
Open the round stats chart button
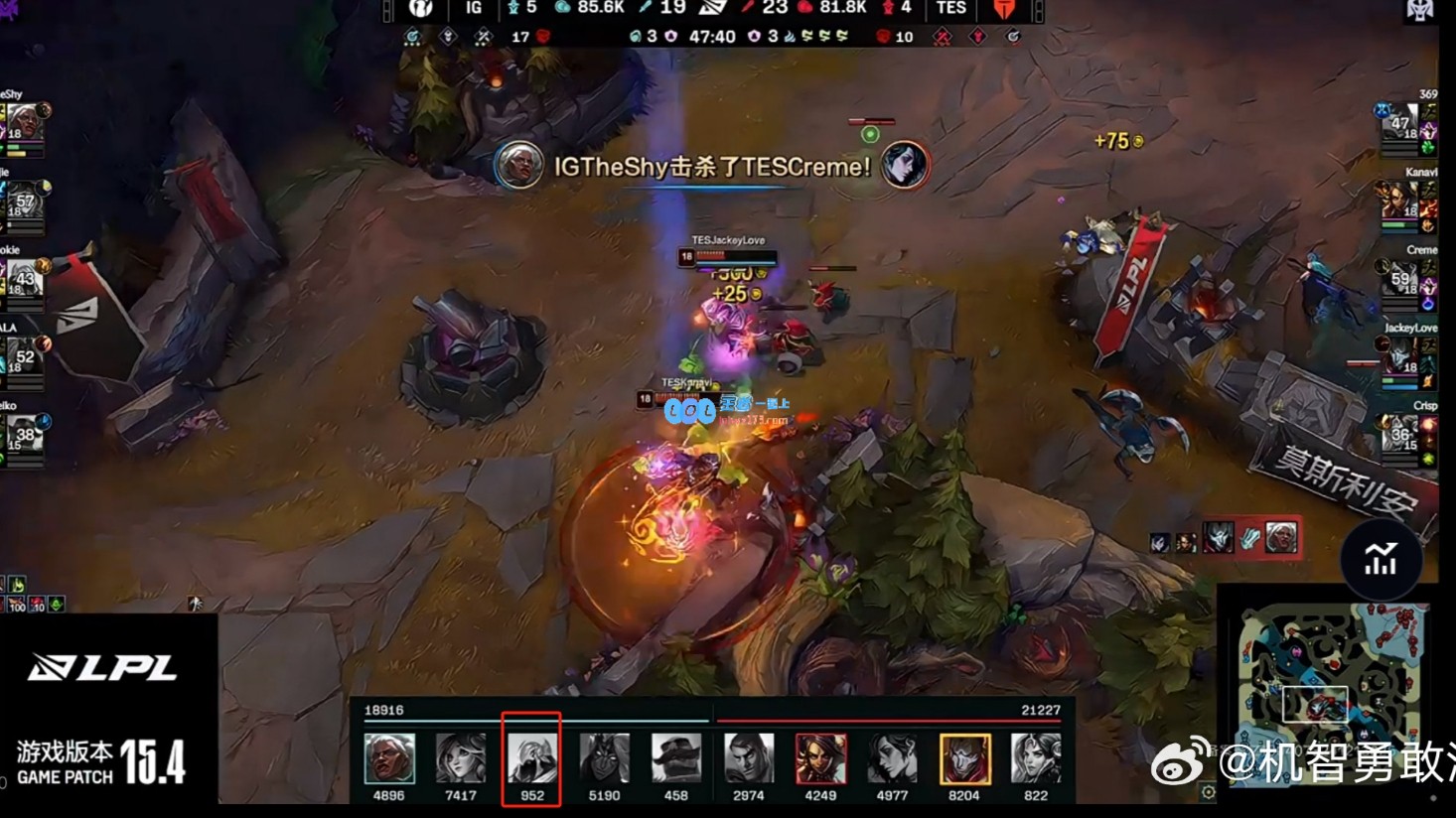pyautogui.click(x=1381, y=560)
